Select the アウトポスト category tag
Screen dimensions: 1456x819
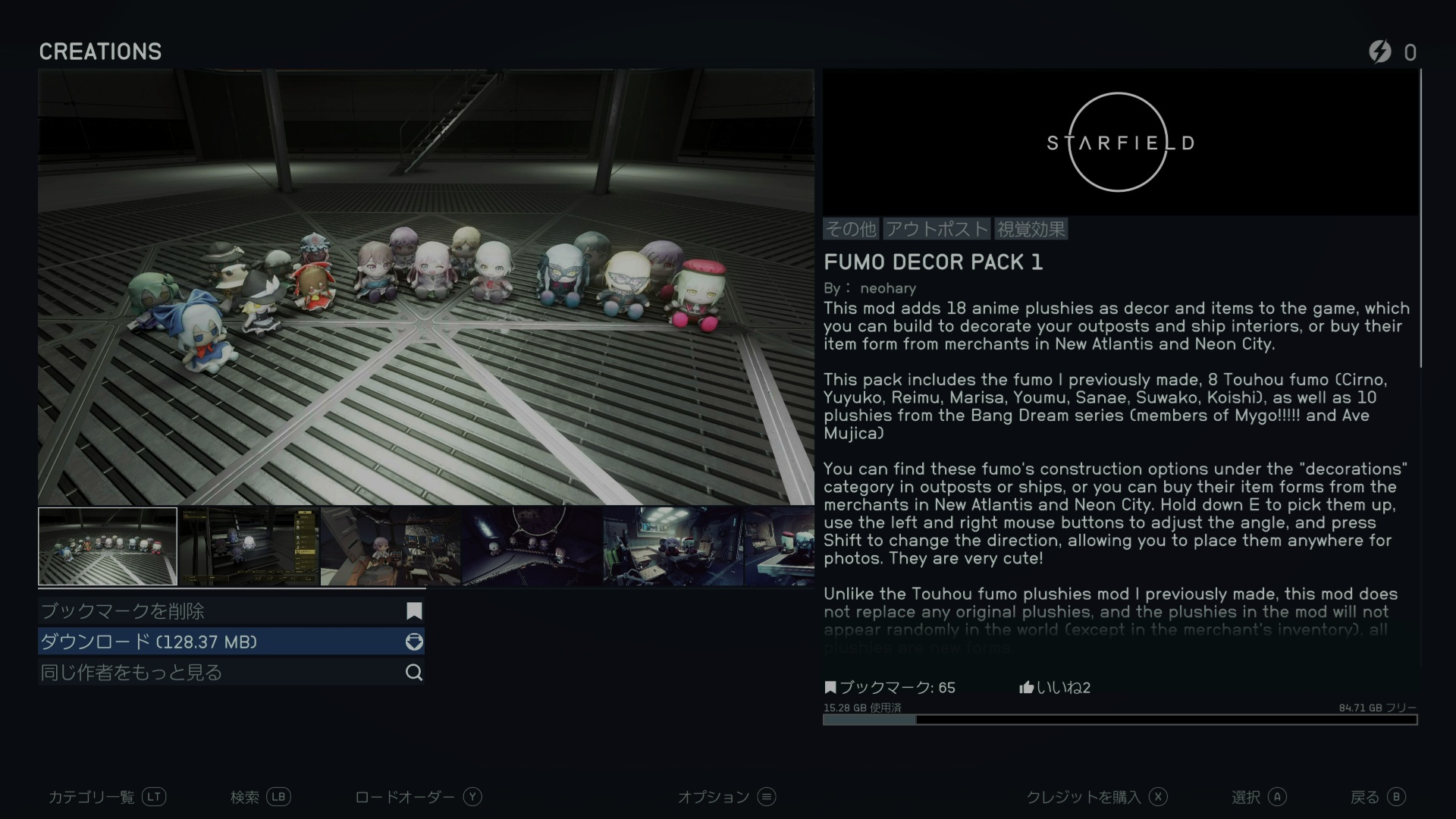(937, 229)
